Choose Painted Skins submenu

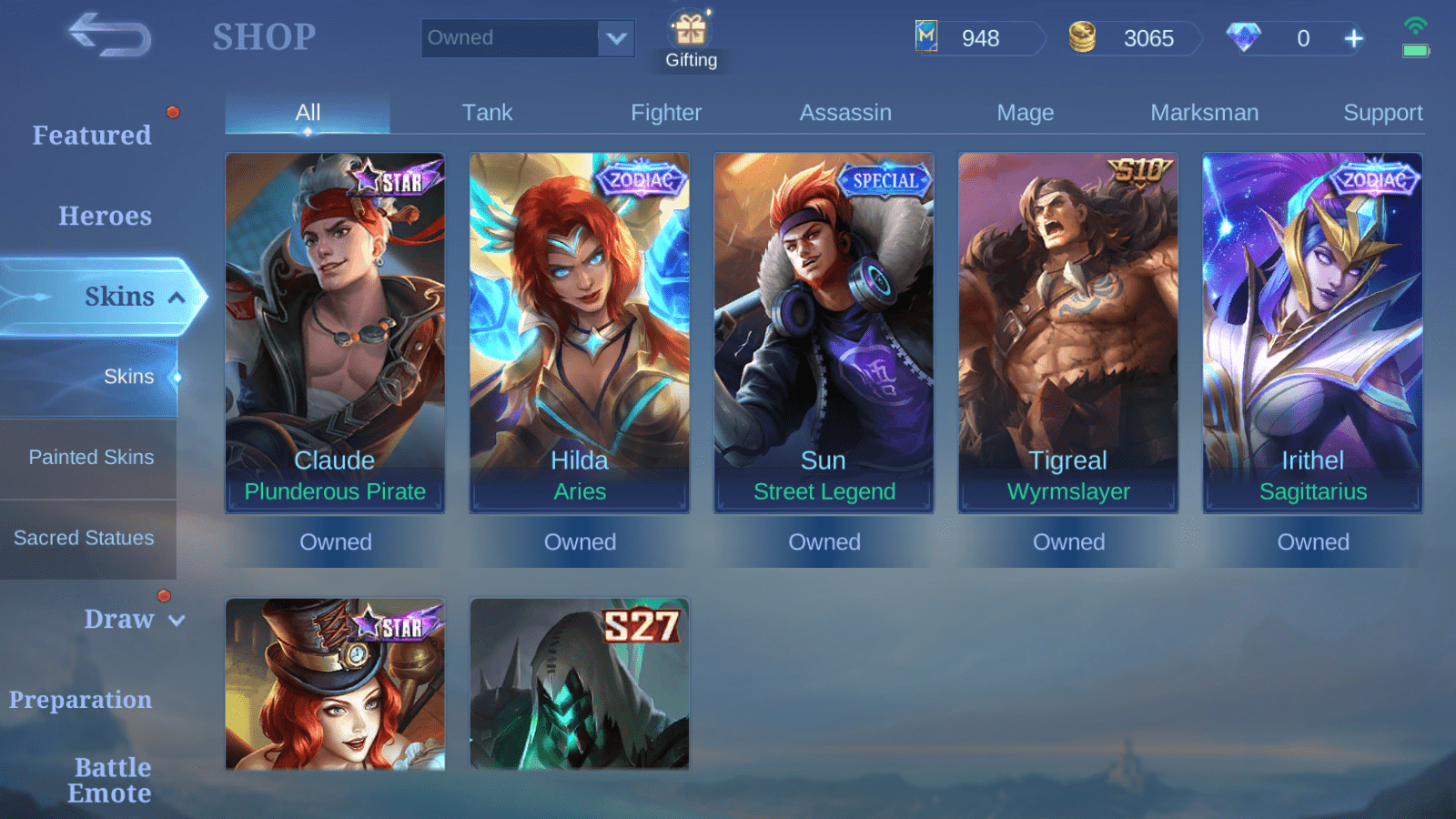click(91, 458)
